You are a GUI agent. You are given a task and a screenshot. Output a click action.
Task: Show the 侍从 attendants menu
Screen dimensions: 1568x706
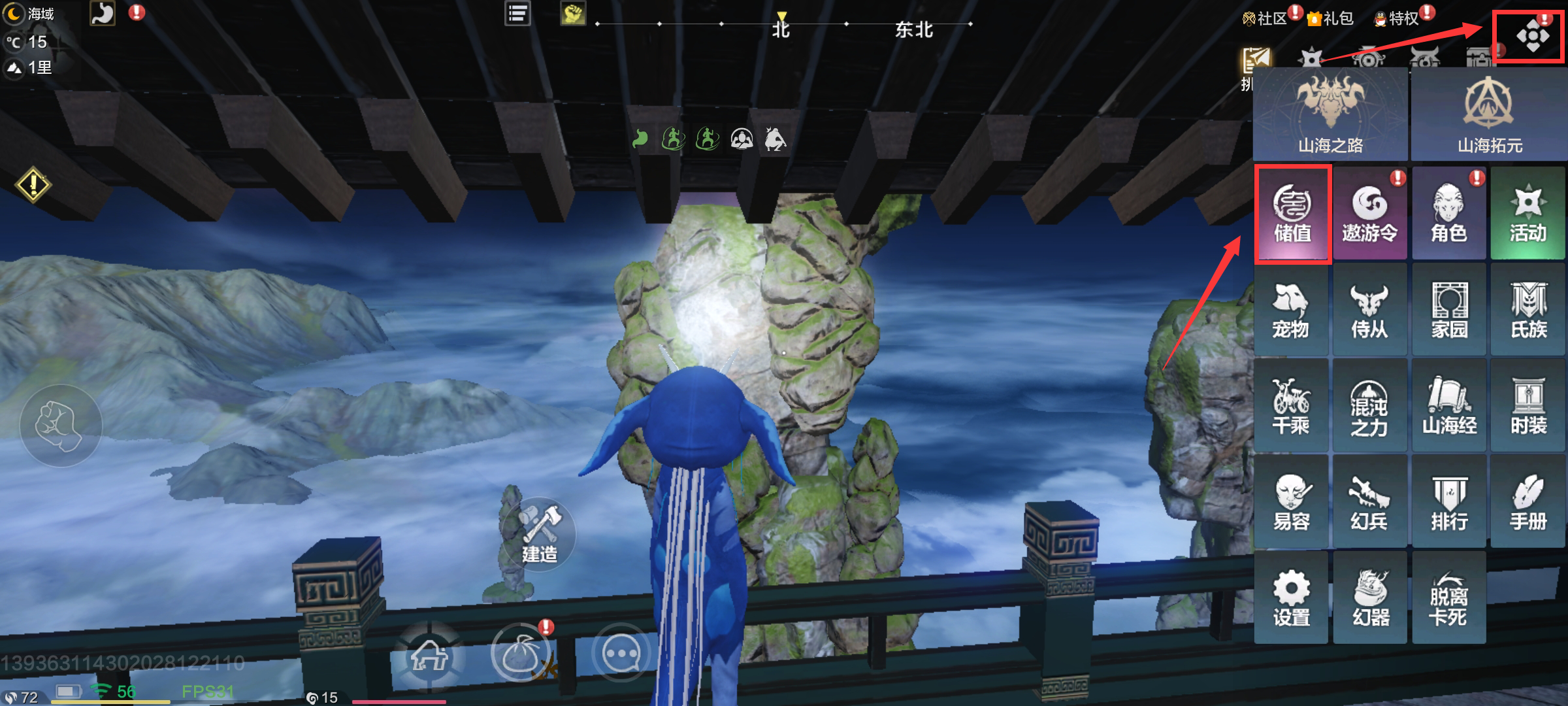1369,311
